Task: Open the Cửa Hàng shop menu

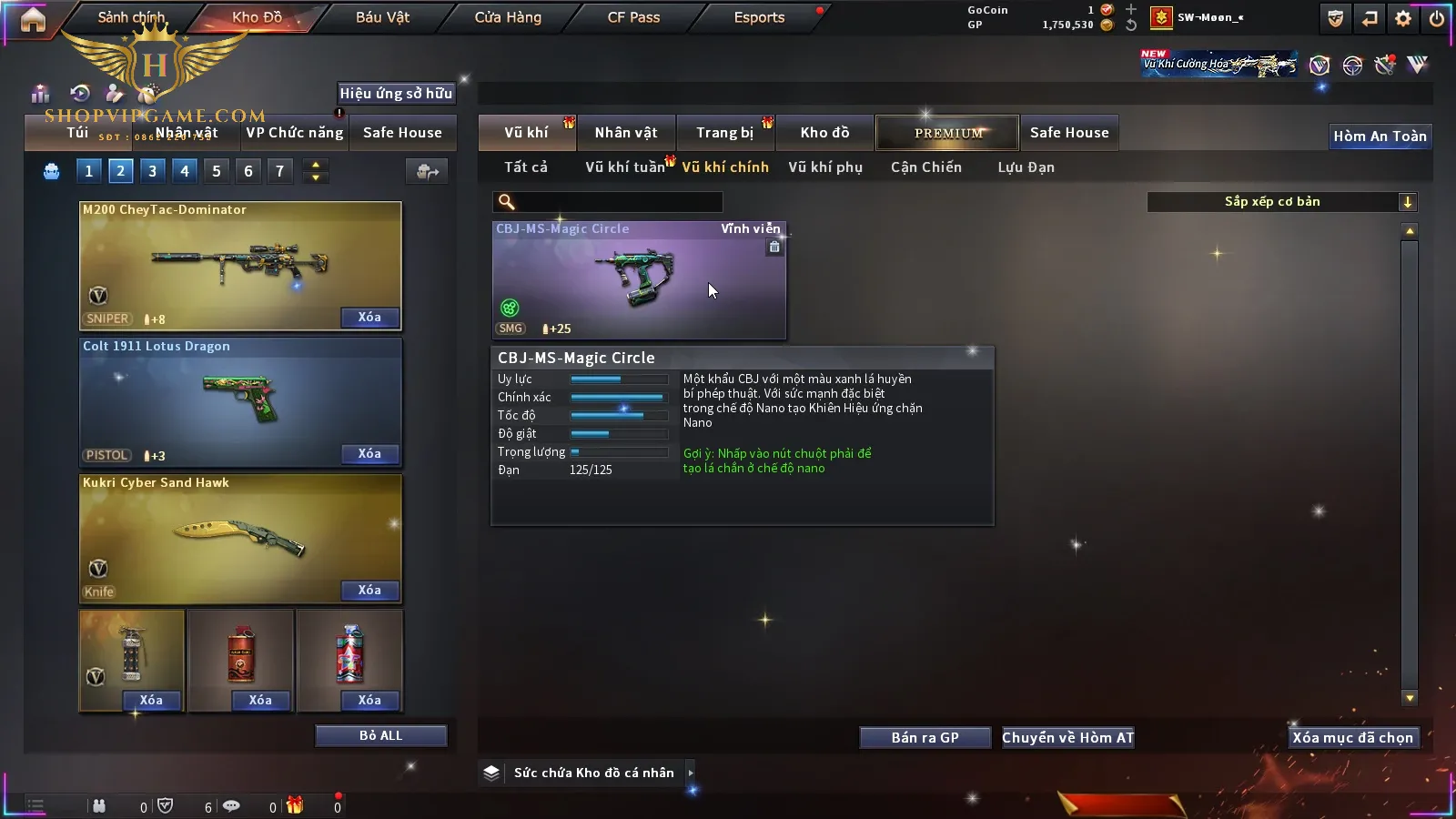Action: (x=508, y=17)
